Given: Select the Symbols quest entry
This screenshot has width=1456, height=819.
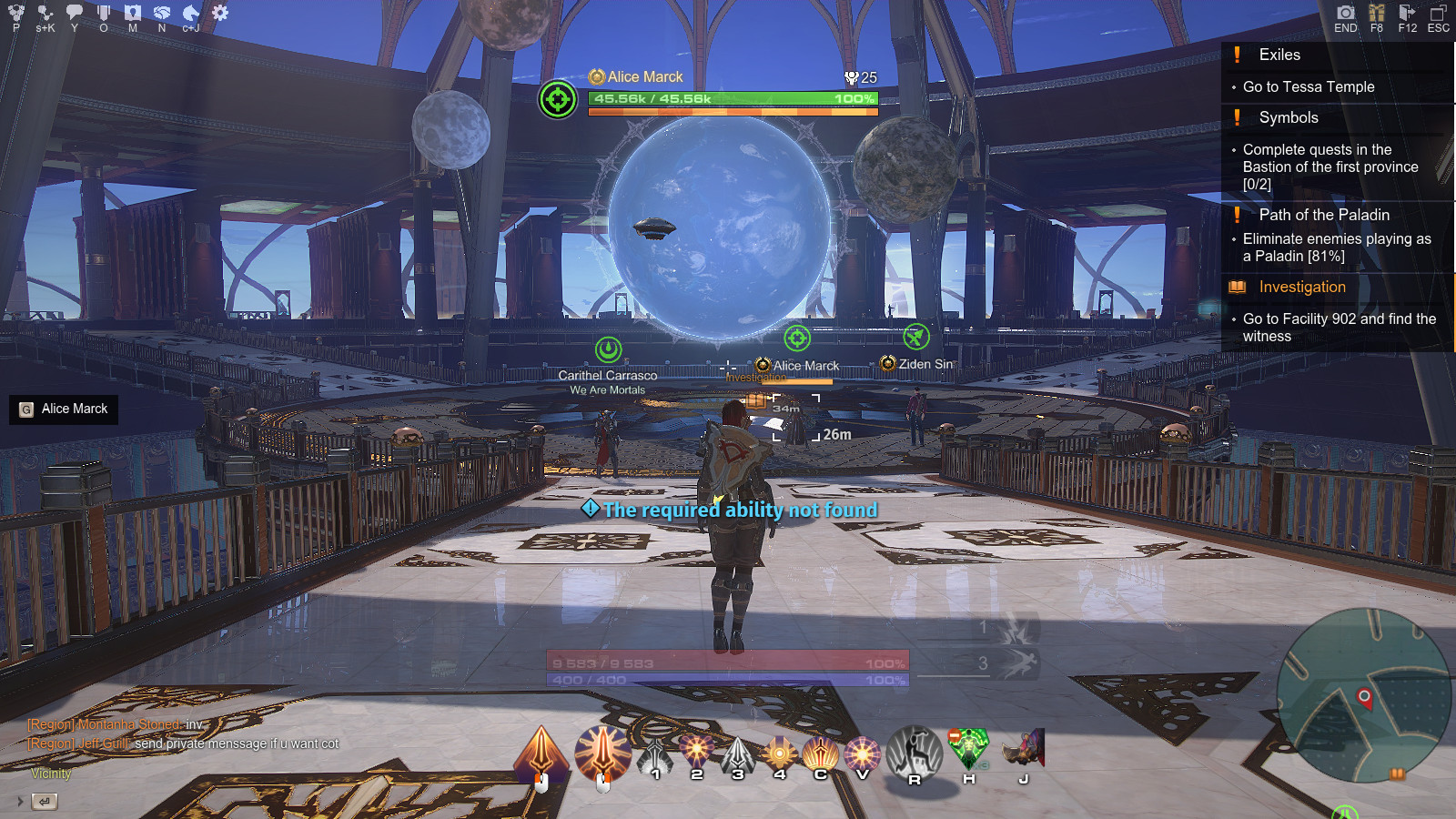Looking at the screenshot, I should coord(1289,117).
